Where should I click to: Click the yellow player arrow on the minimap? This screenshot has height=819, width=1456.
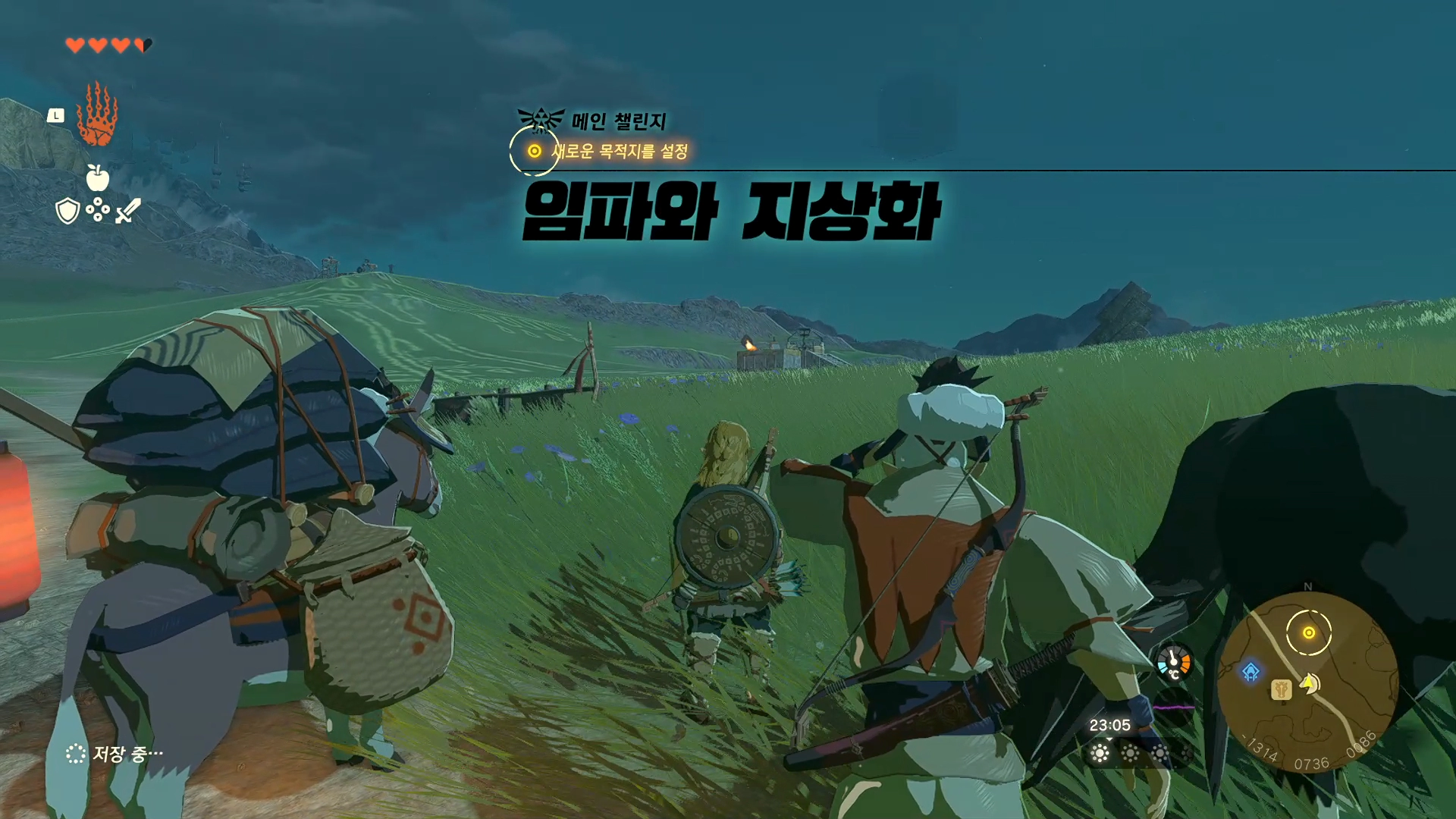click(1307, 682)
